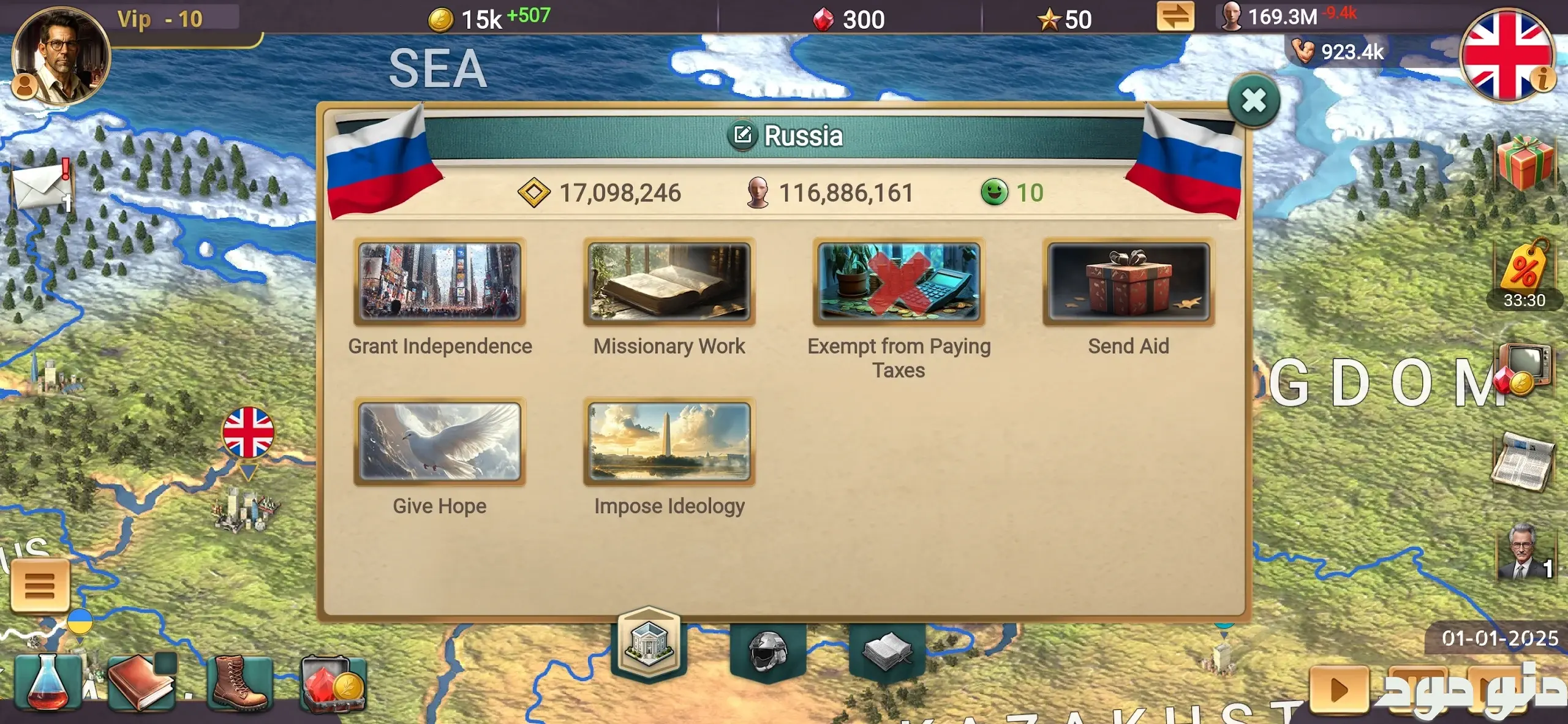Screen dimensions: 1568x724
Task: Switch to the soldier helmet tab
Action: 767,650
